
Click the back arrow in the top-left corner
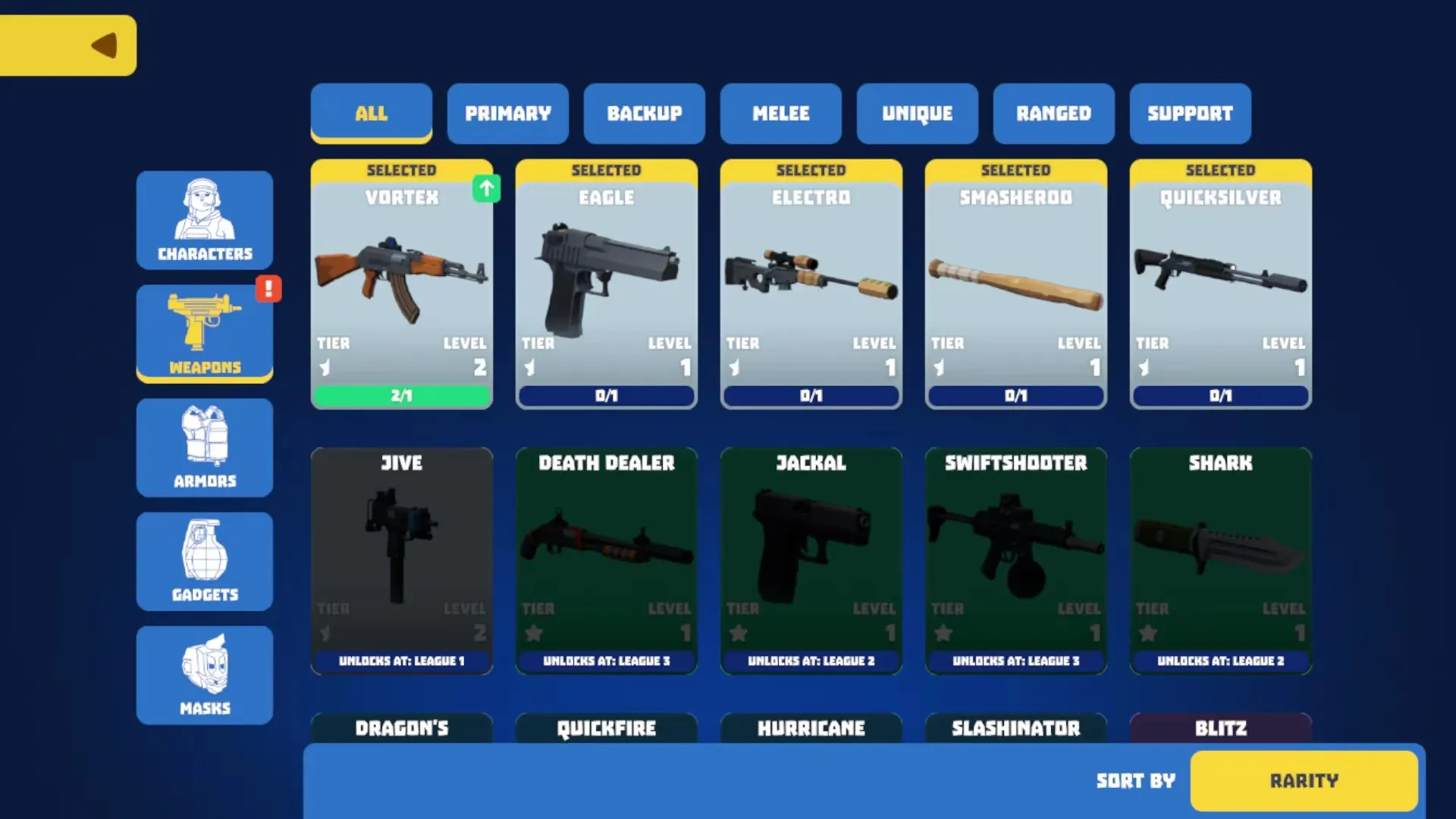pyautogui.click(x=102, y=44)
